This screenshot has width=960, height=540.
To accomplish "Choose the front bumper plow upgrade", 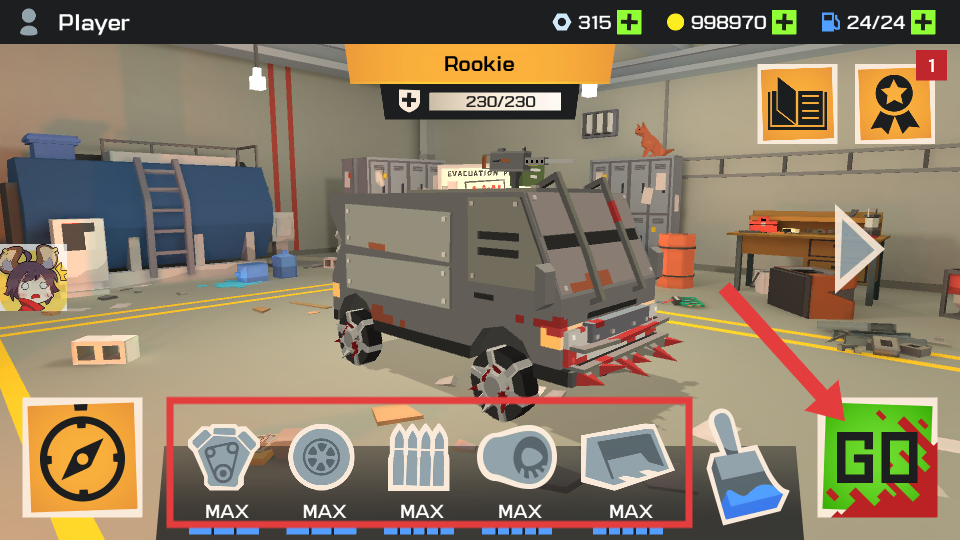I will click(x=628, y=457).
